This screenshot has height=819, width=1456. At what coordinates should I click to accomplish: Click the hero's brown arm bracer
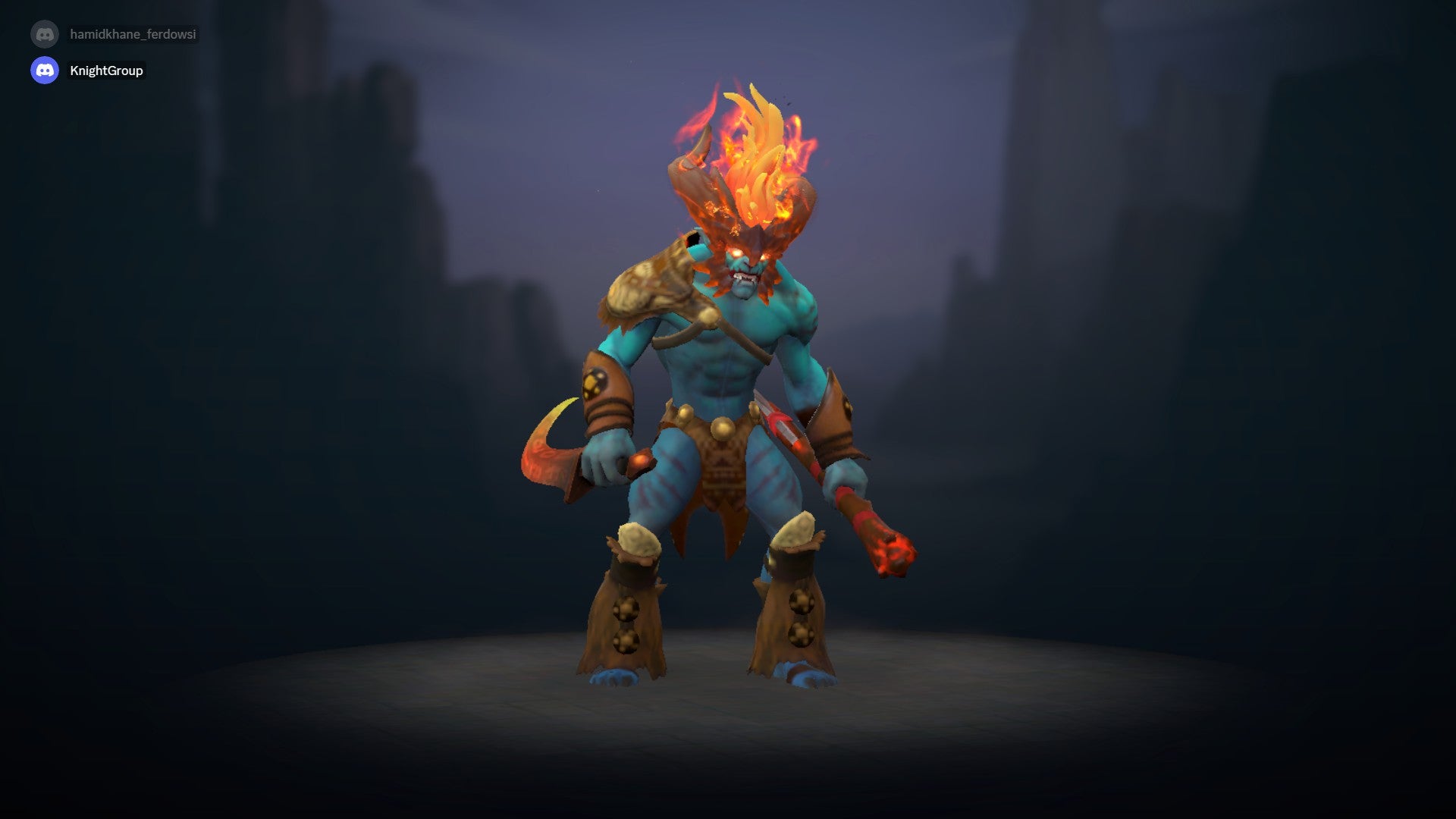603,387
